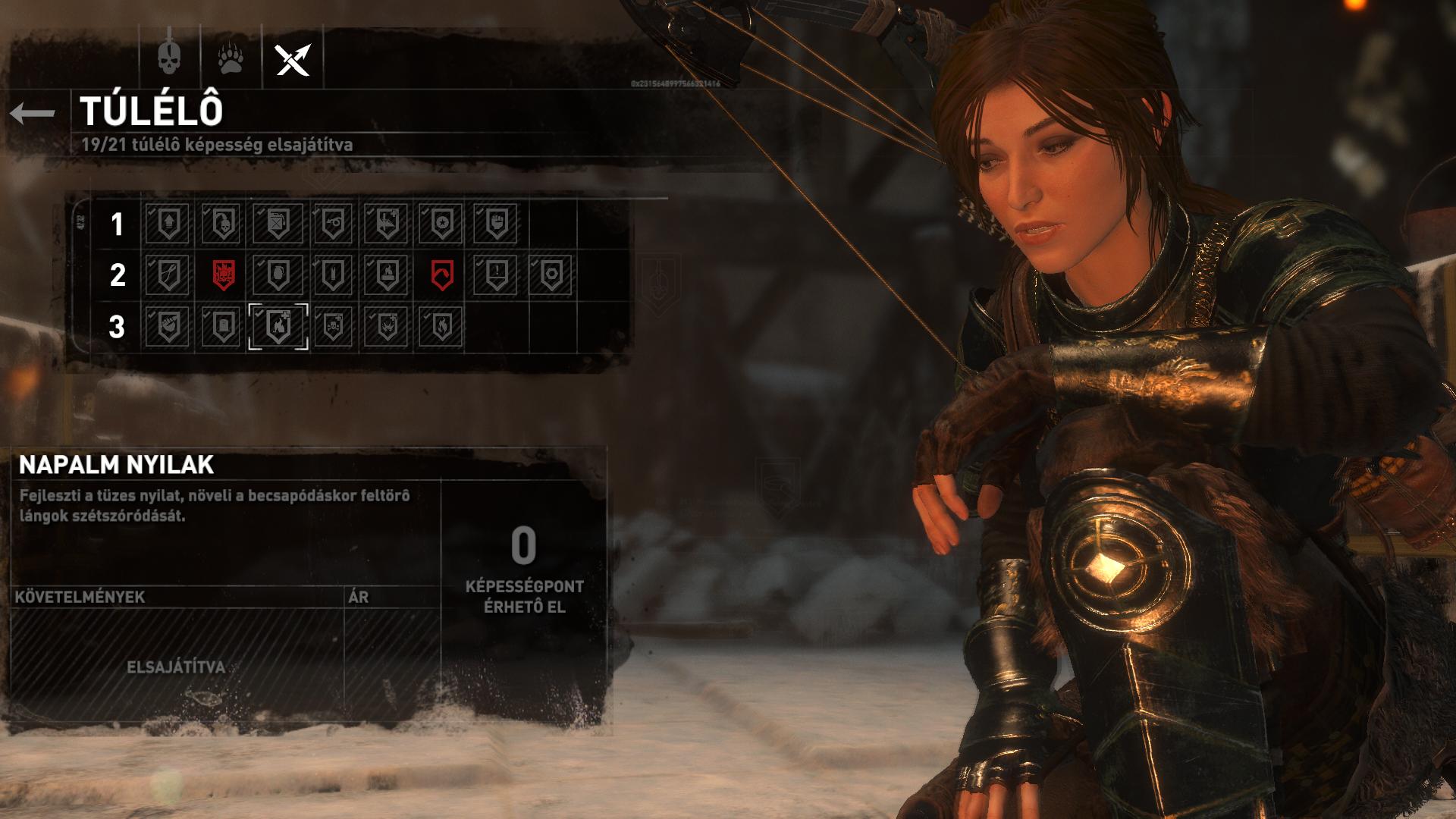The height and width of the screenshot is (819, 1456).
Task: Select the campfire skill badge
Action: (x=387, y=275)
